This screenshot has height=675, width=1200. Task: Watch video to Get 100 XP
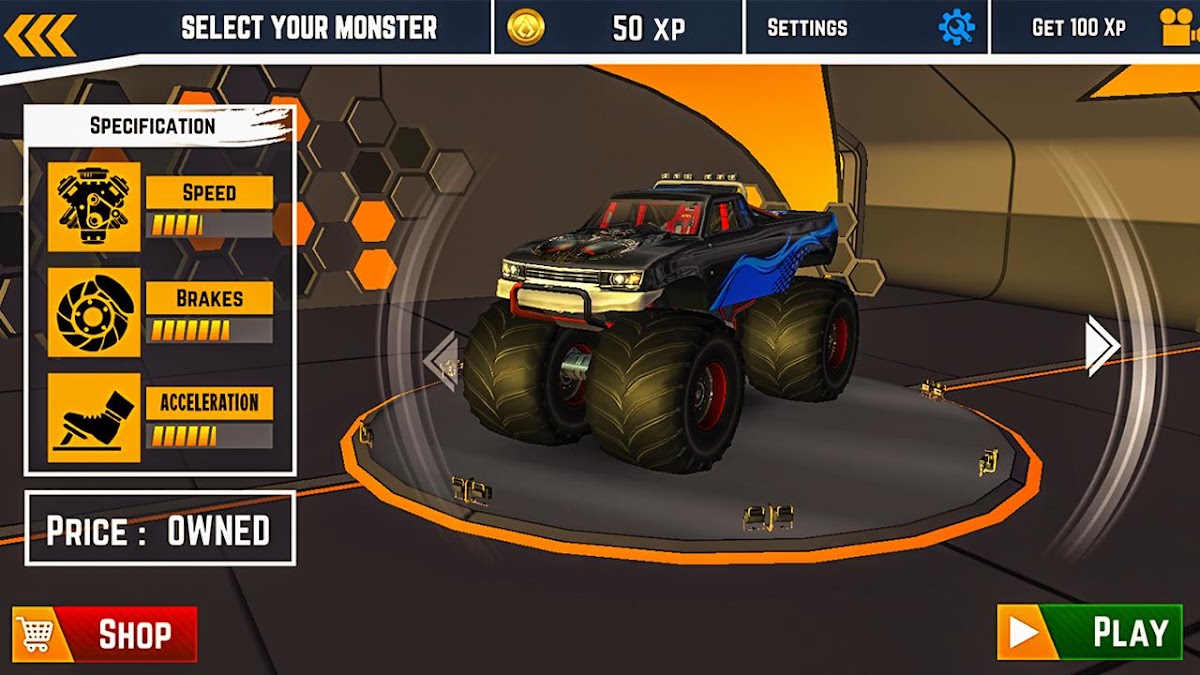(x=1096, y=28)
